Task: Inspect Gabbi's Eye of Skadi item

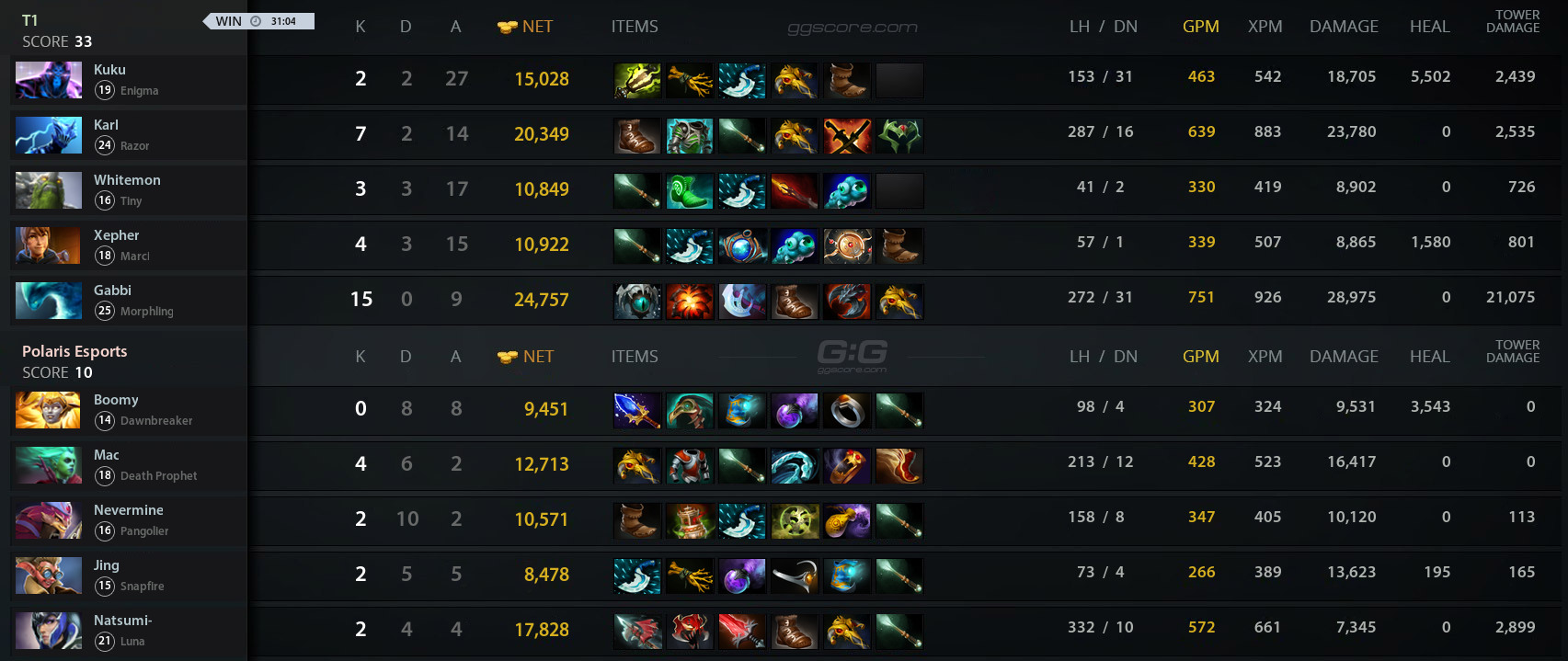Action: click(637, 302)
